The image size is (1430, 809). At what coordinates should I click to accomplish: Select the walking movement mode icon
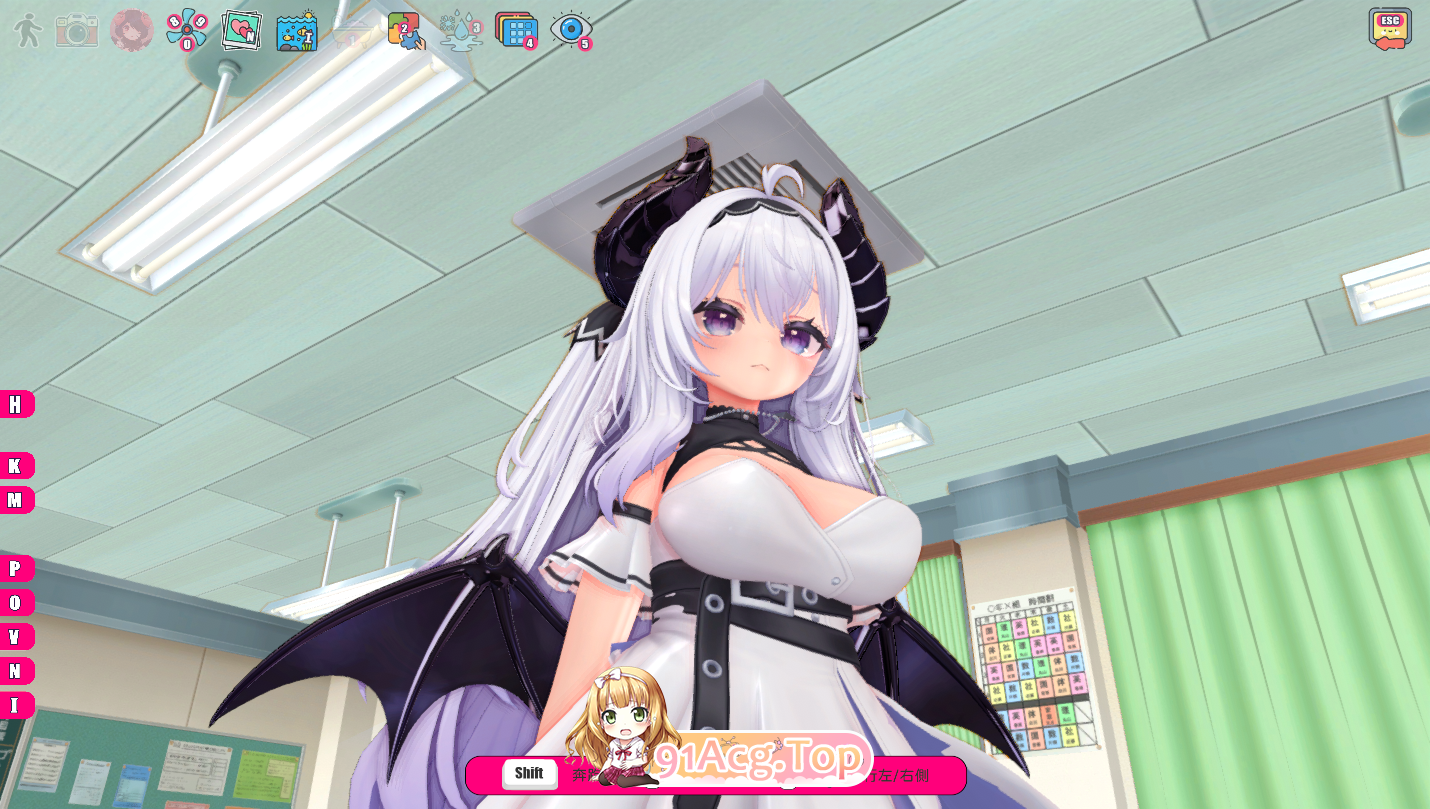(27, 28)
